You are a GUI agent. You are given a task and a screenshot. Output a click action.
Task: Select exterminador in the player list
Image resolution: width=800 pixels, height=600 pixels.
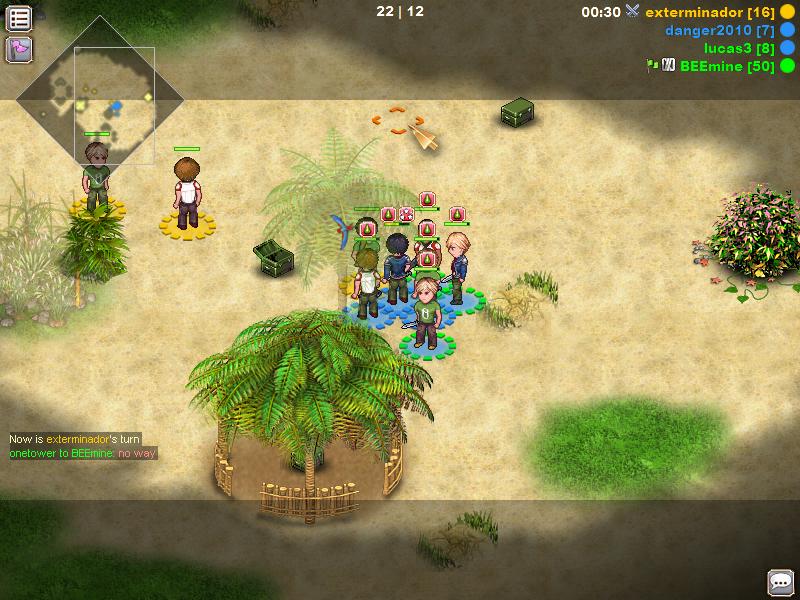(x=704, y=12)
